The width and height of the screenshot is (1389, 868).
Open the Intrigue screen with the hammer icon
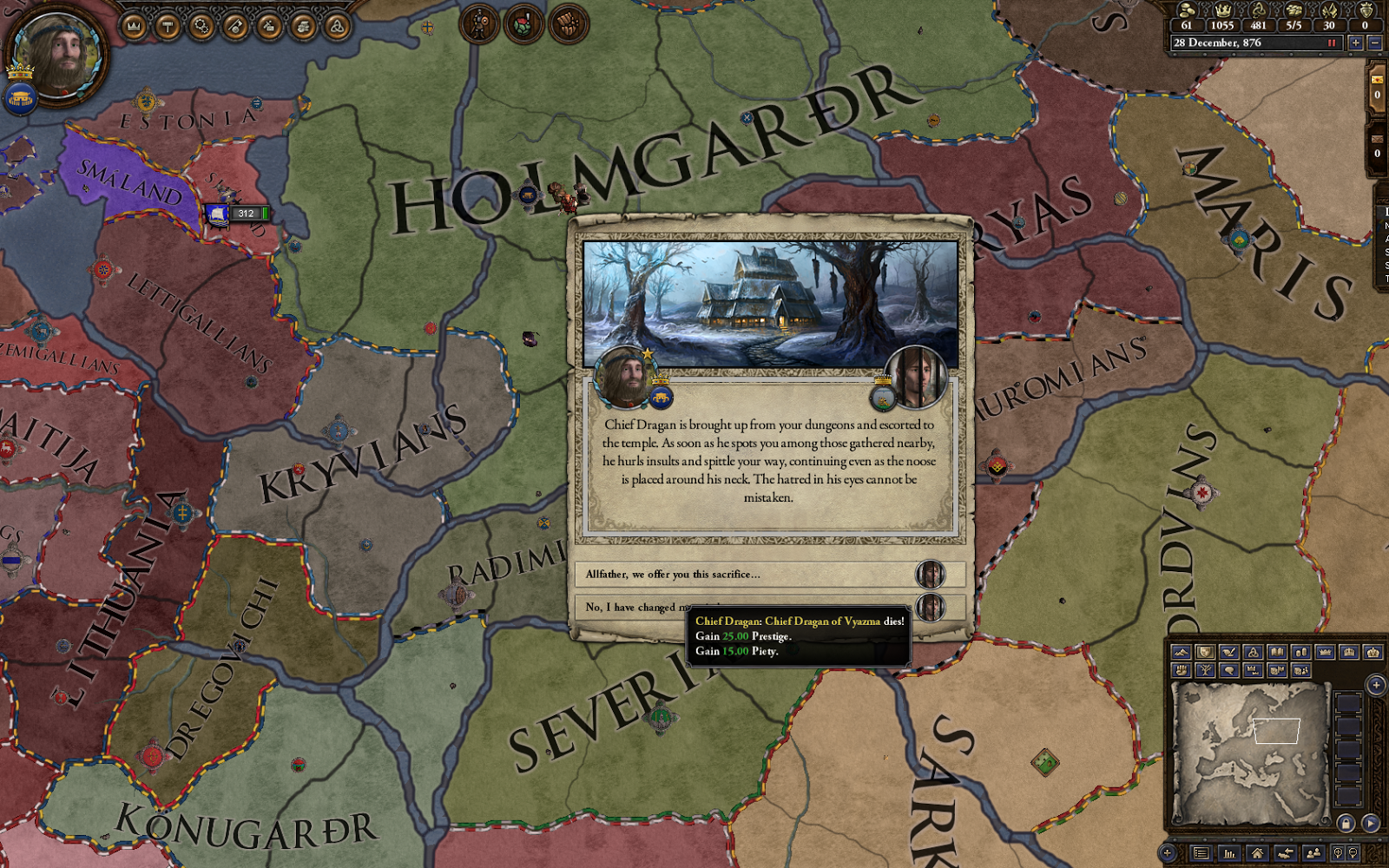point(167,24)
